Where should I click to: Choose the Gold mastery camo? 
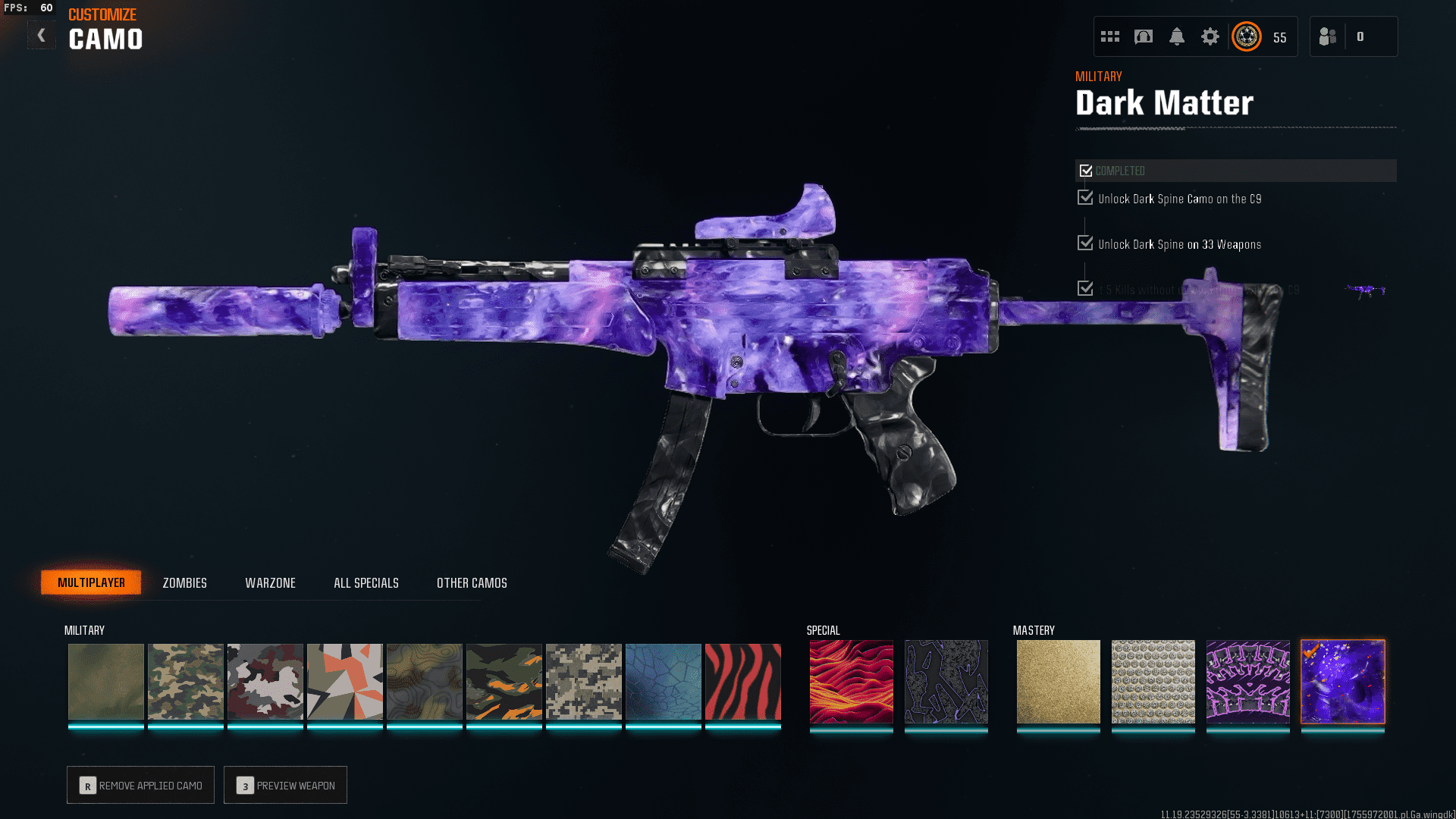(1058, 681)
